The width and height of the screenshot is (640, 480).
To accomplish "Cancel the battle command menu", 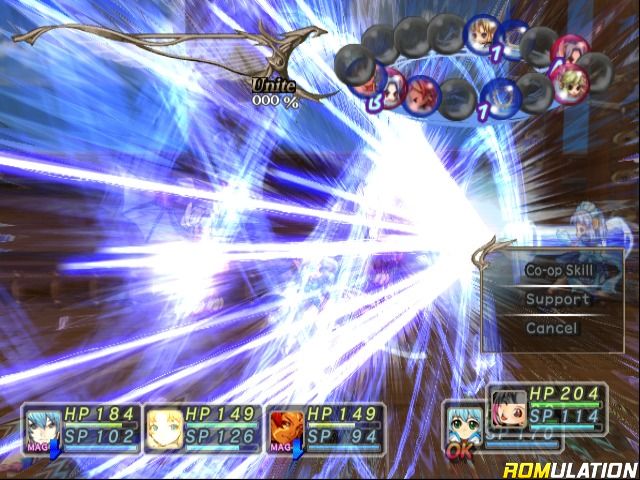I will click(551, 328).
